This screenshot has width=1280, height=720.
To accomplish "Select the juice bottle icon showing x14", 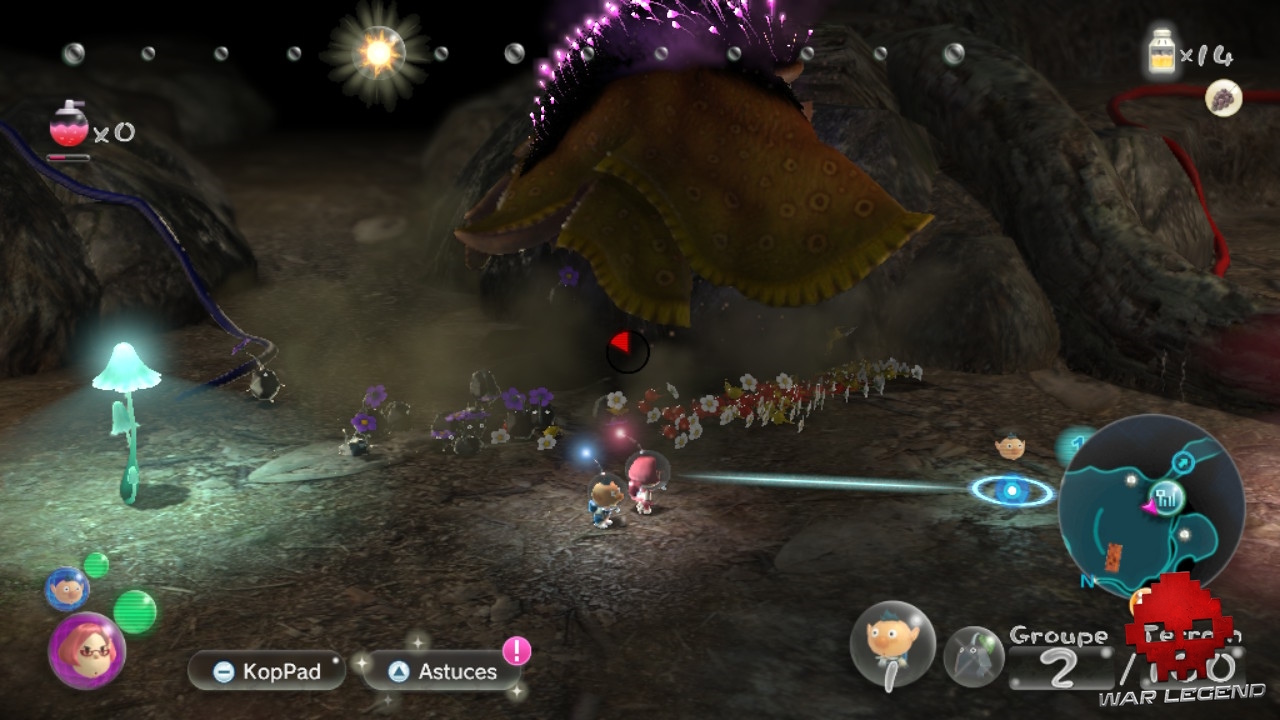I will tap(1160, 50).
